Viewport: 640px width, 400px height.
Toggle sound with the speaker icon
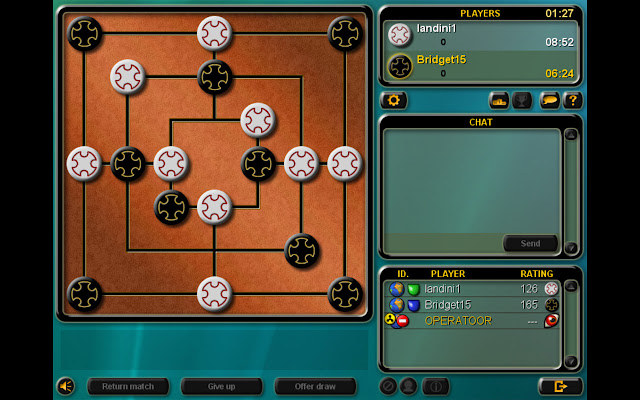click(66, 386)
